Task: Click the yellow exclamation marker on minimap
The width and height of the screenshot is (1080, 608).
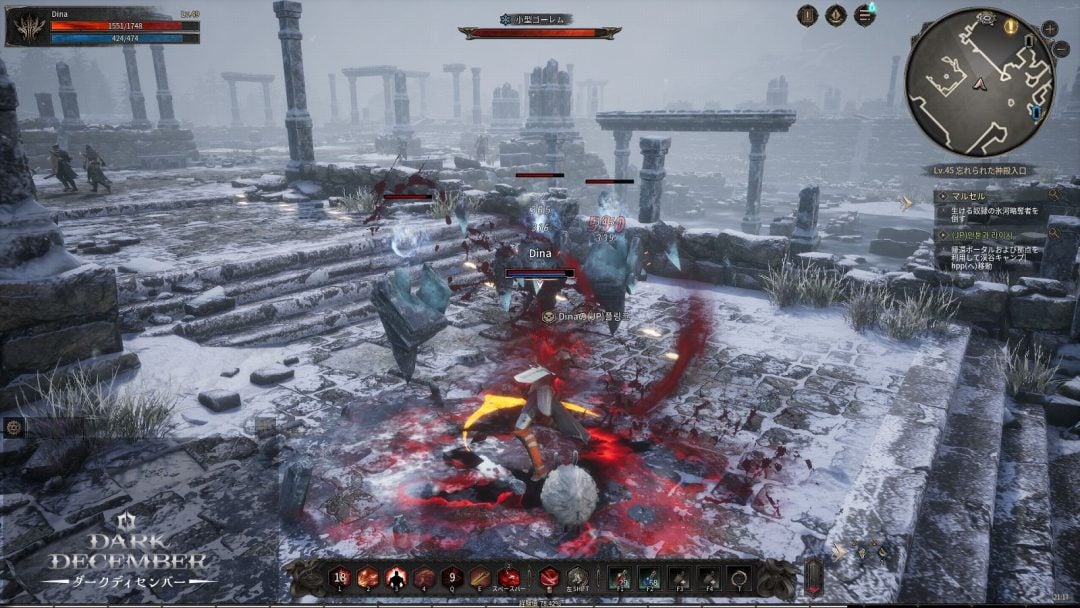Action: [x=1011, y=27]
